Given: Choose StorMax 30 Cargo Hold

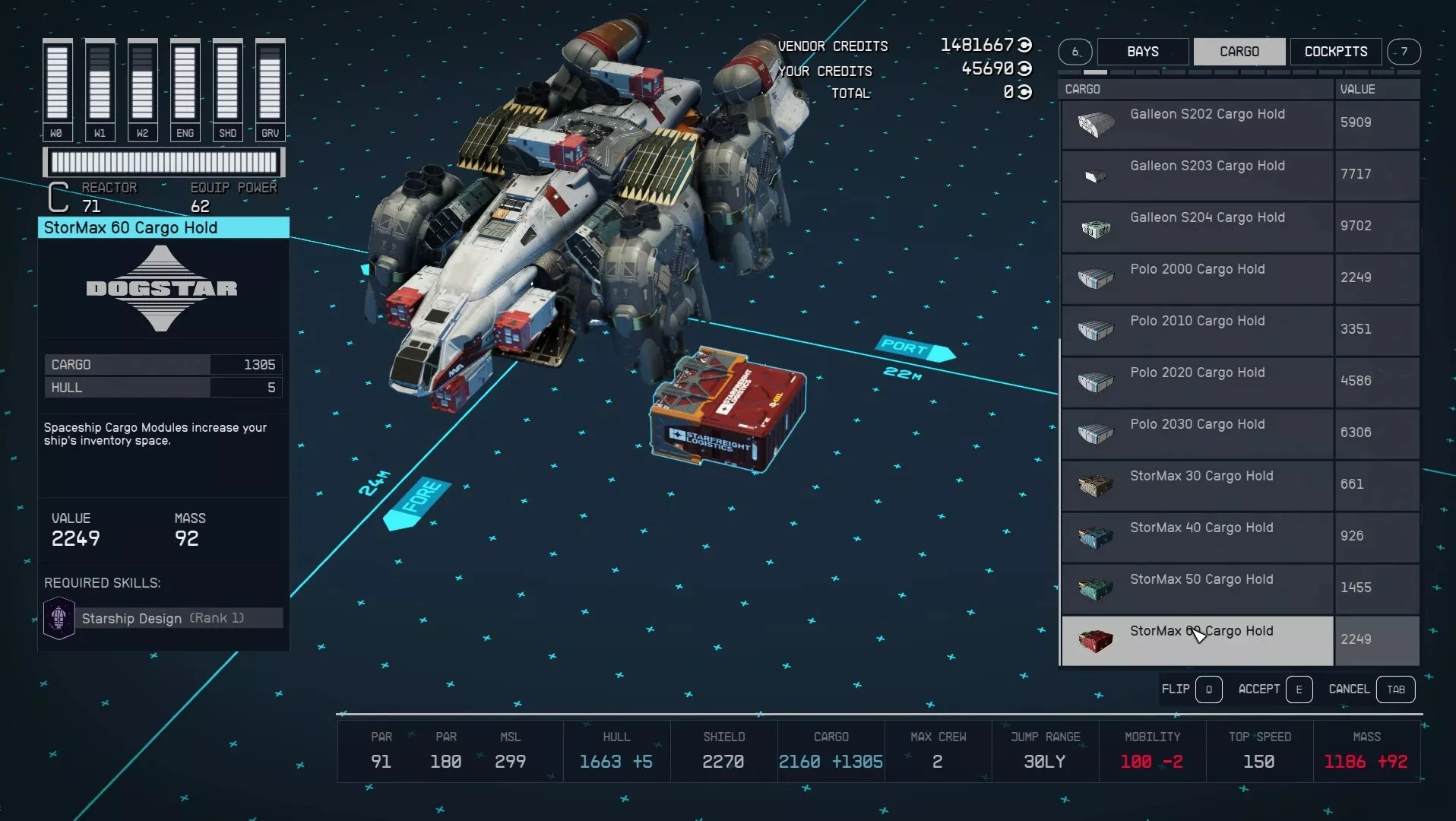Looking at the screenshot, I should pos(1201,485).
